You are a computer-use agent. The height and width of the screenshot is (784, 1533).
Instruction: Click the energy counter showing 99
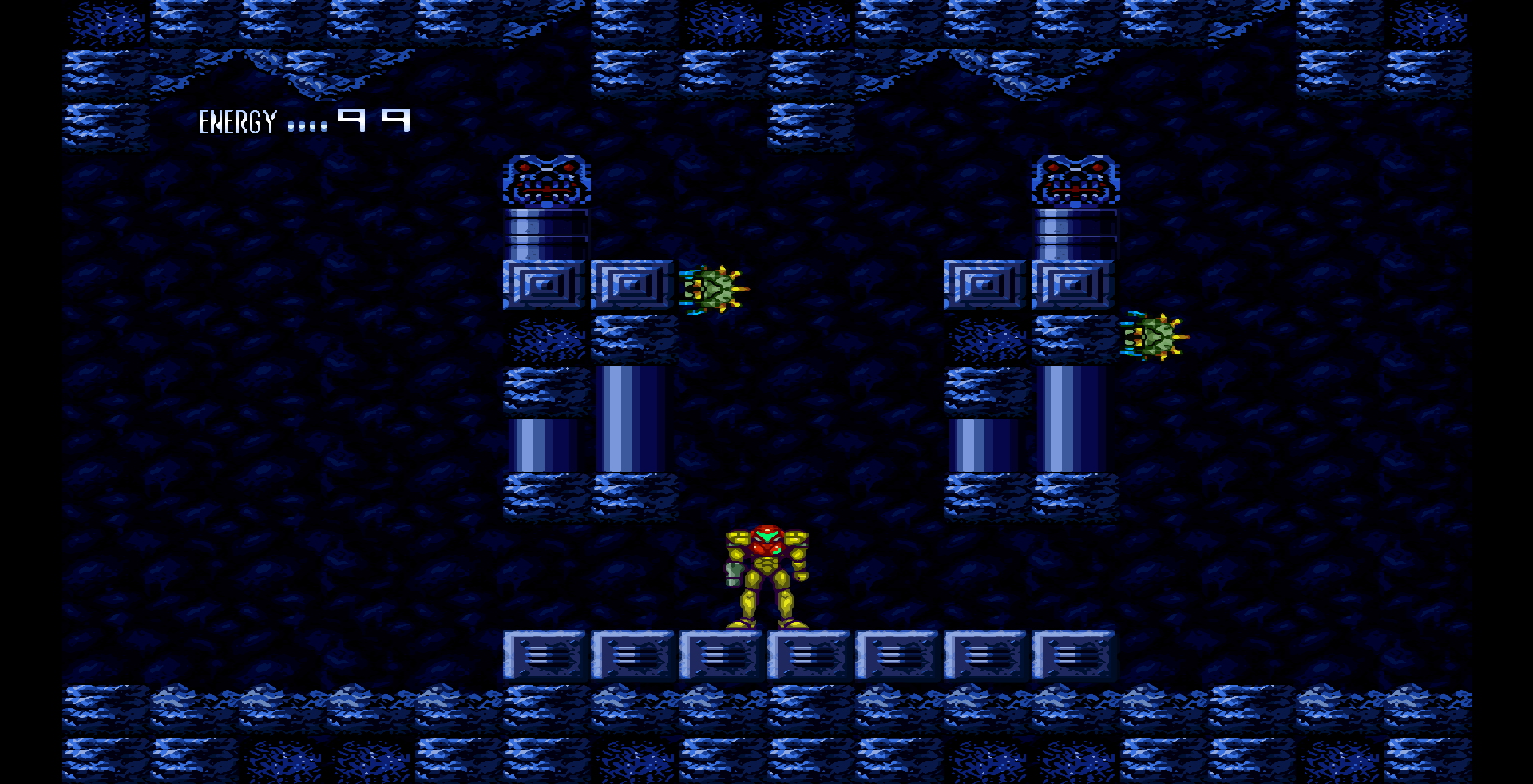click(374, 120)
